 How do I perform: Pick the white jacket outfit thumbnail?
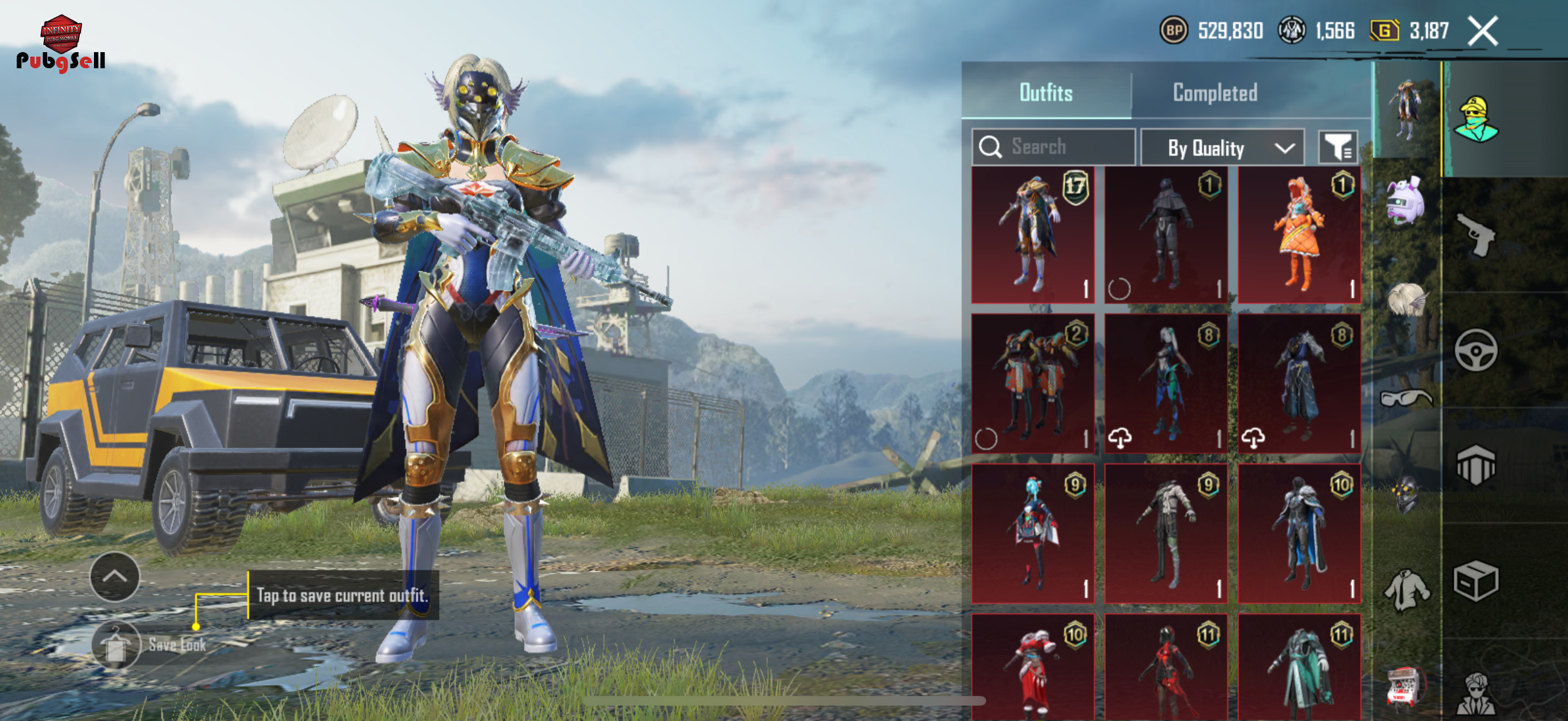click(x=1166, y=533)
